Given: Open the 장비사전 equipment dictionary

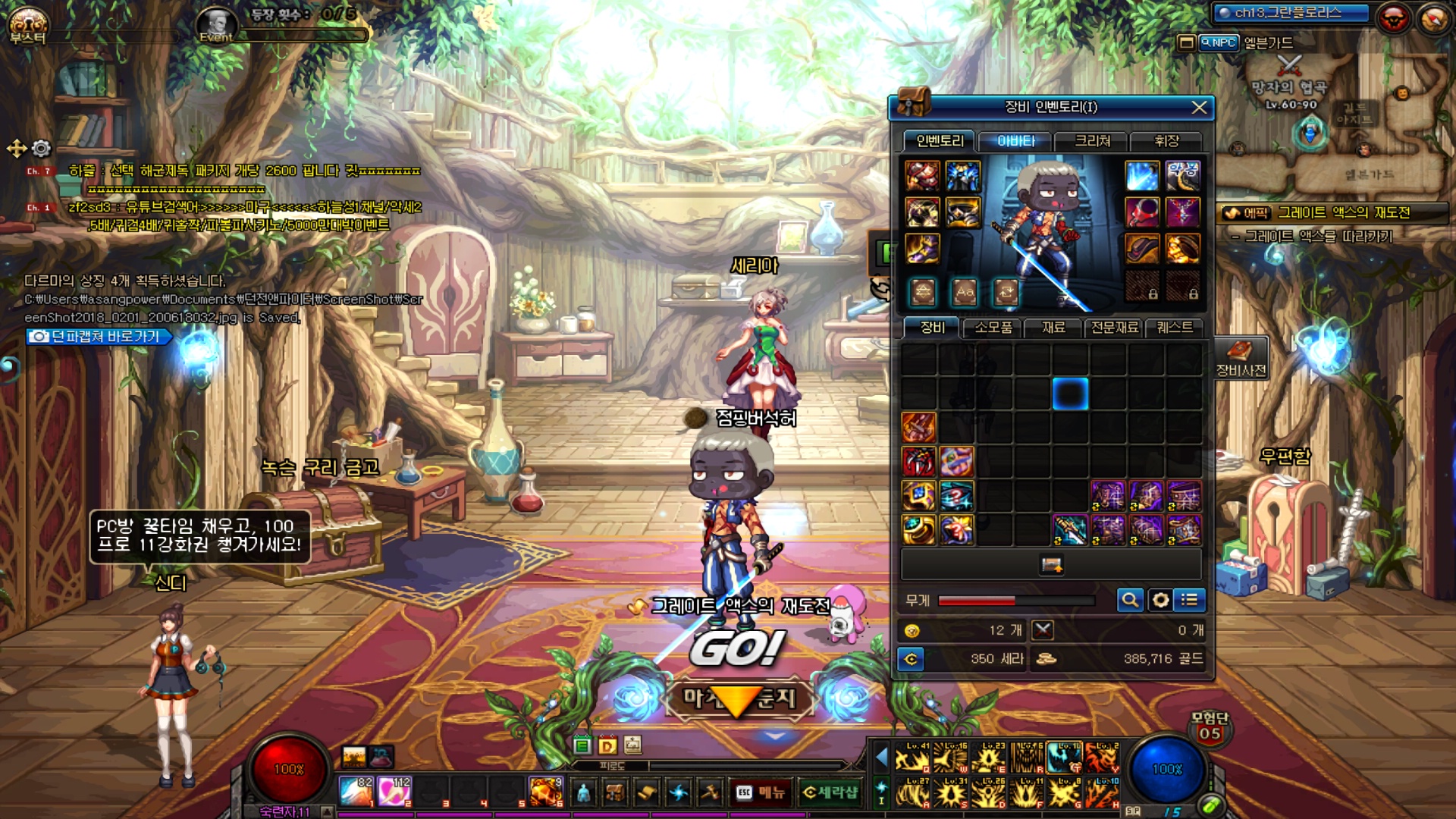Looking at the screenshot, I should [1241, 358].
